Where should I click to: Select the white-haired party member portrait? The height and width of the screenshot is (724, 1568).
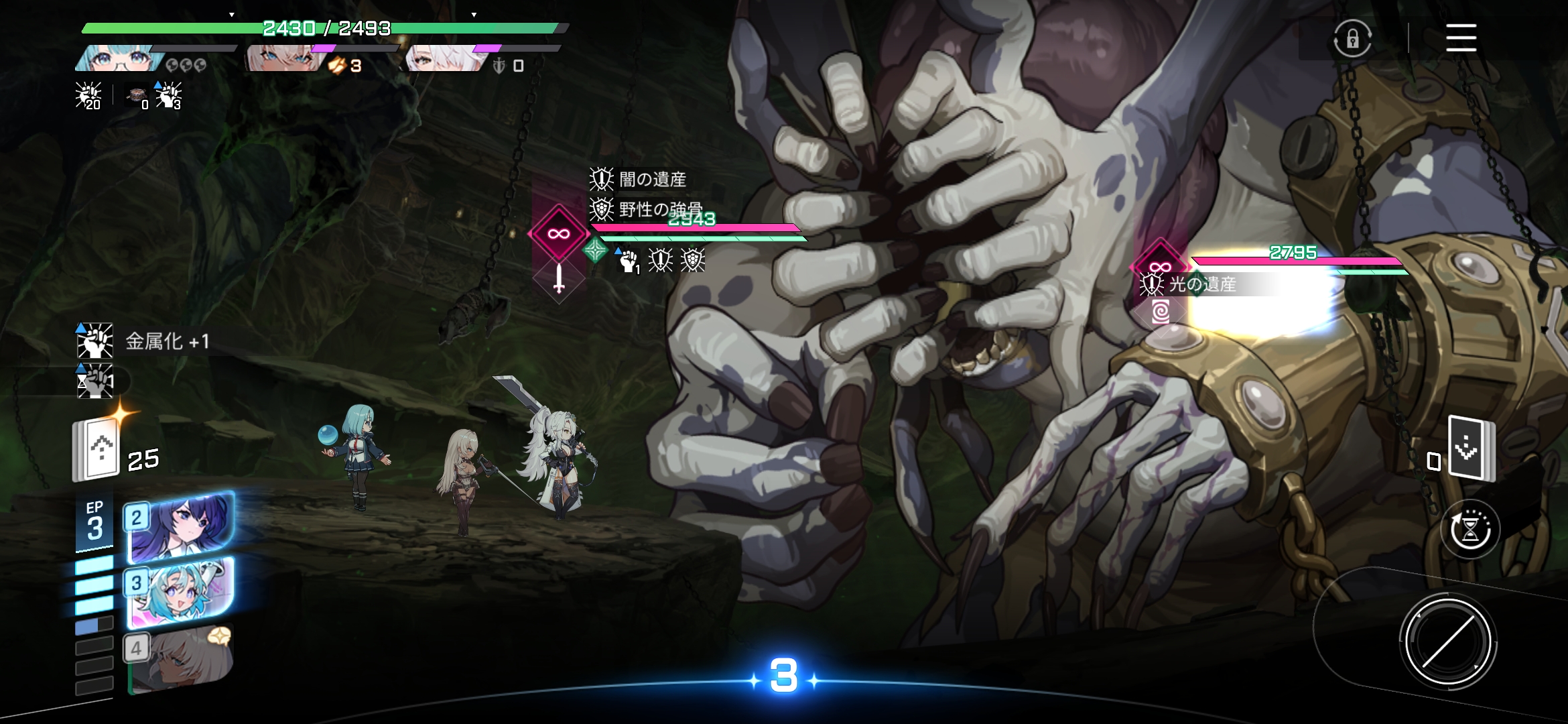(444, 59)
